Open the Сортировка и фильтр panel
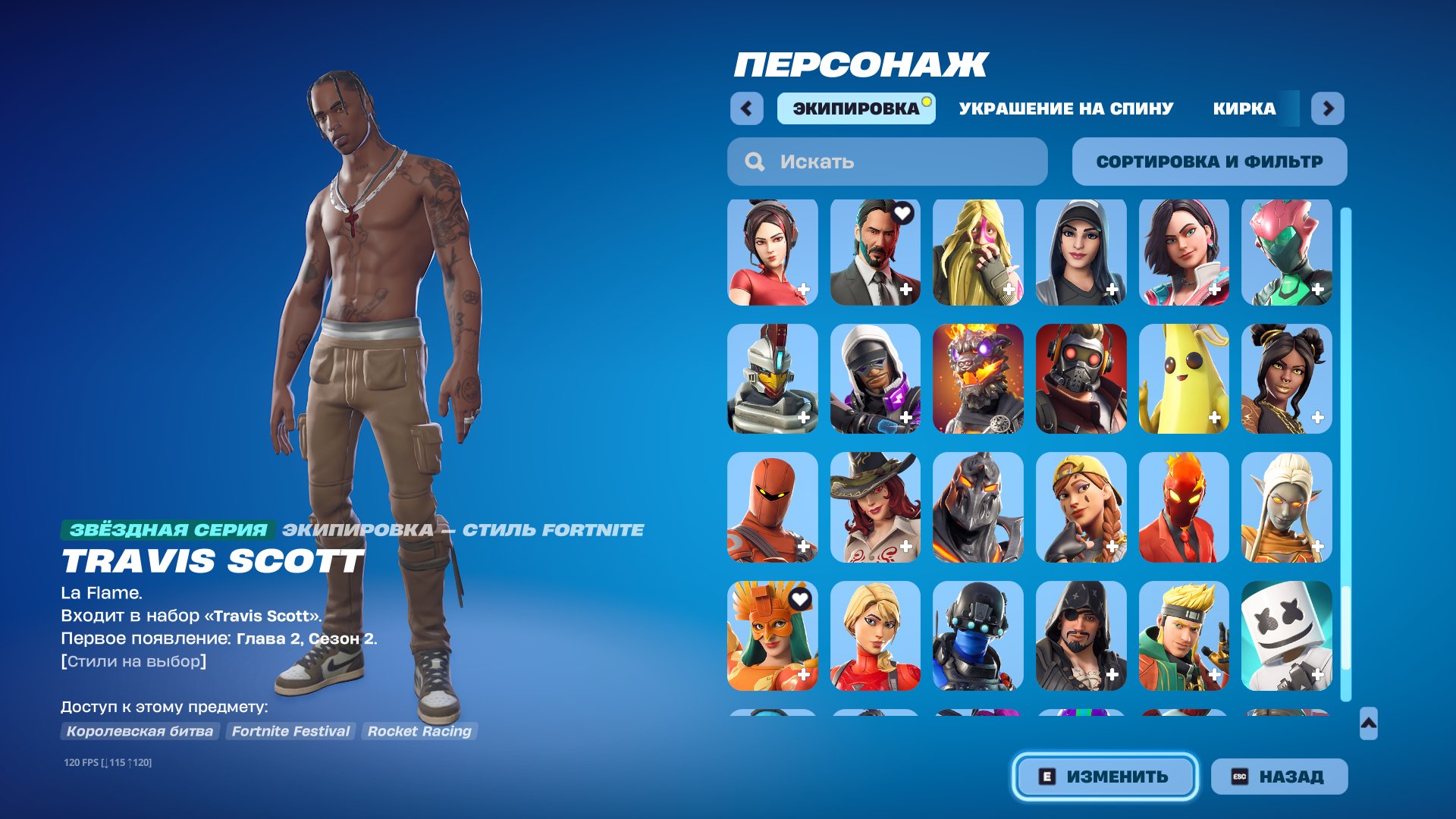This screenshot has height=819, width=1456. click(1210, 161)
